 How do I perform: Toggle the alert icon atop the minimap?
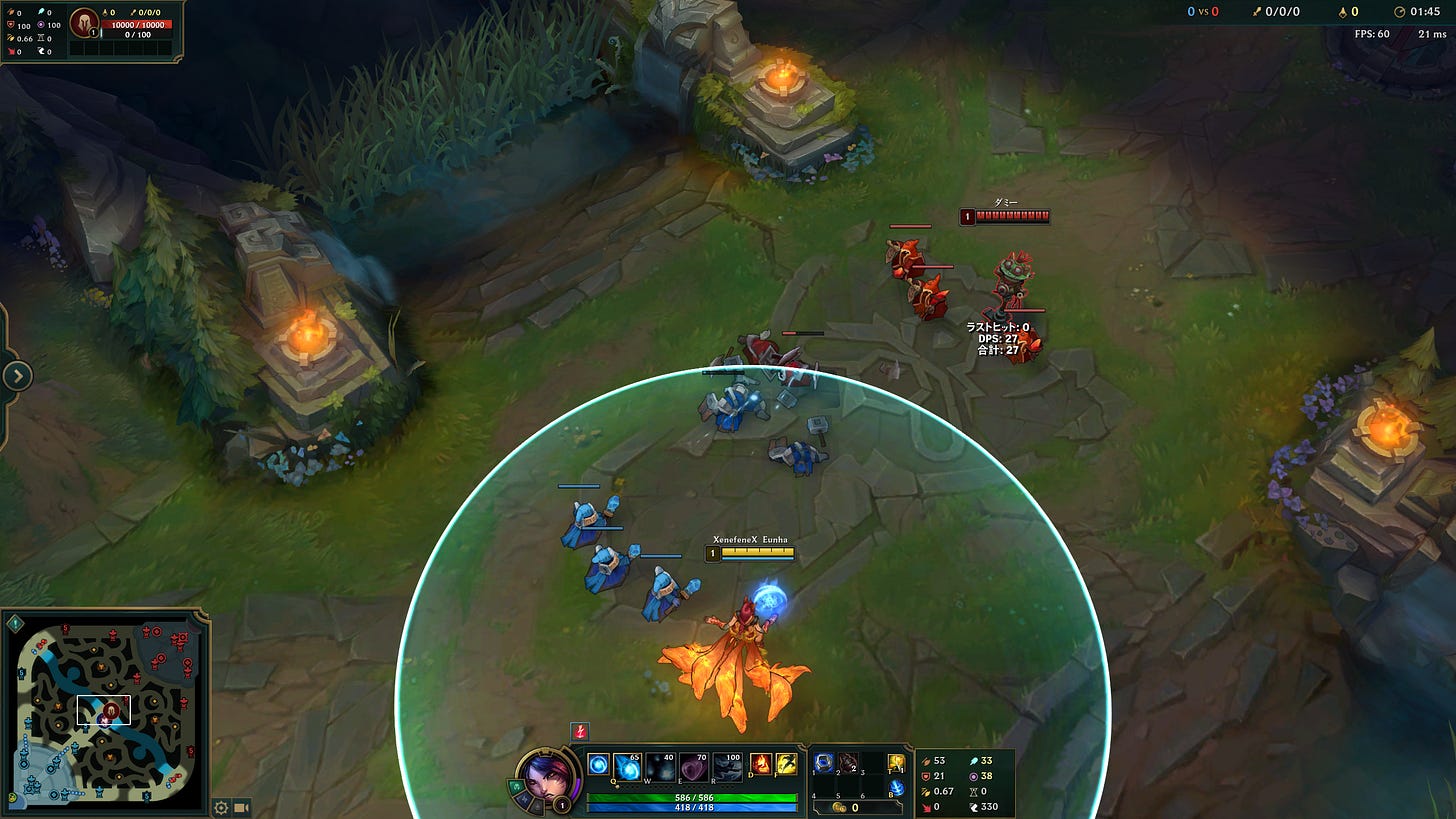pyautogui.click(x=15, y=623)
